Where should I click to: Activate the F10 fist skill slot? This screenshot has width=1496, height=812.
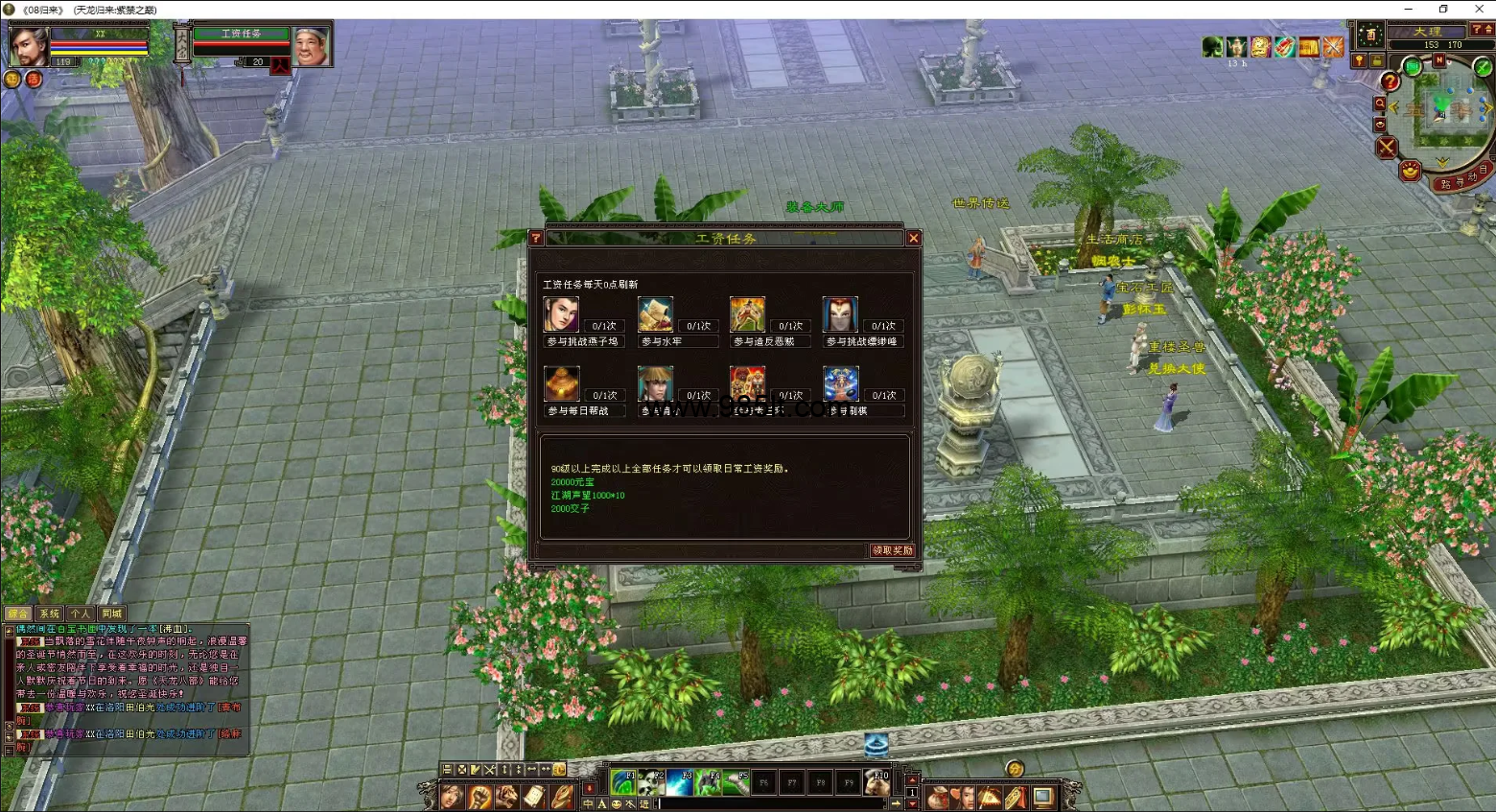(877, 782)
